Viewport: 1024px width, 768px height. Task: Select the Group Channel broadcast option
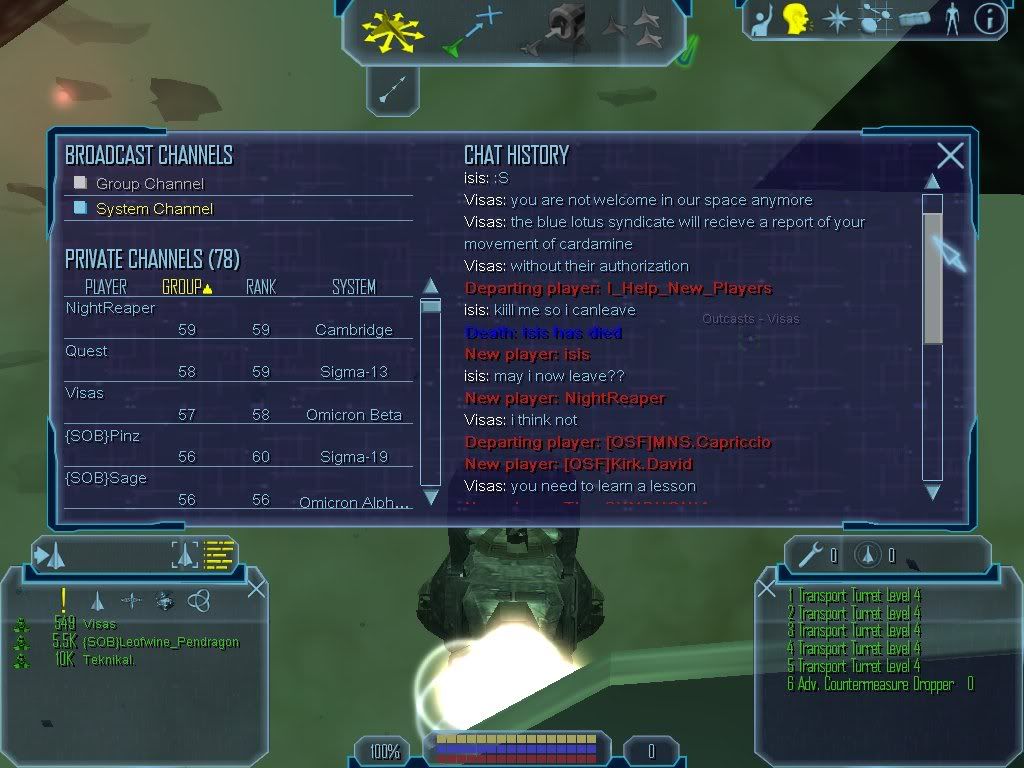click(82, 183)
